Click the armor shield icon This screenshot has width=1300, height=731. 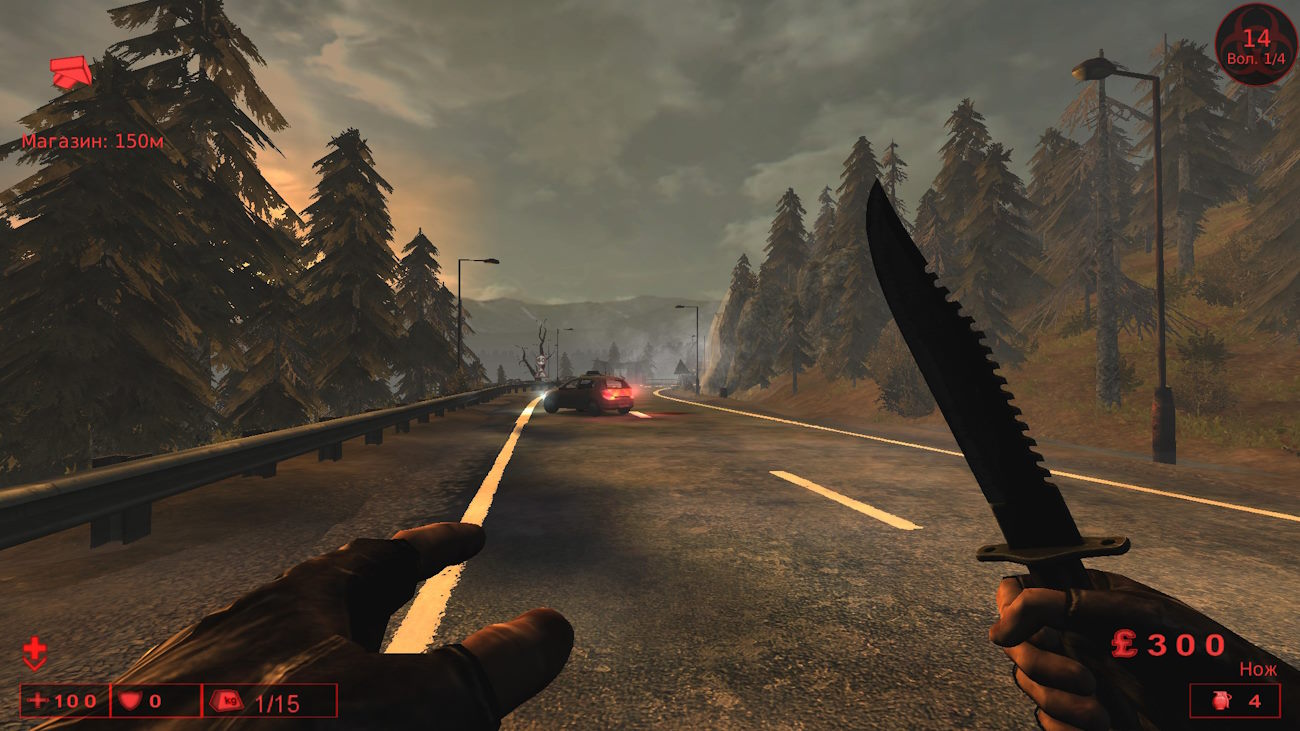pyautogui.click(x=129, y=700)
